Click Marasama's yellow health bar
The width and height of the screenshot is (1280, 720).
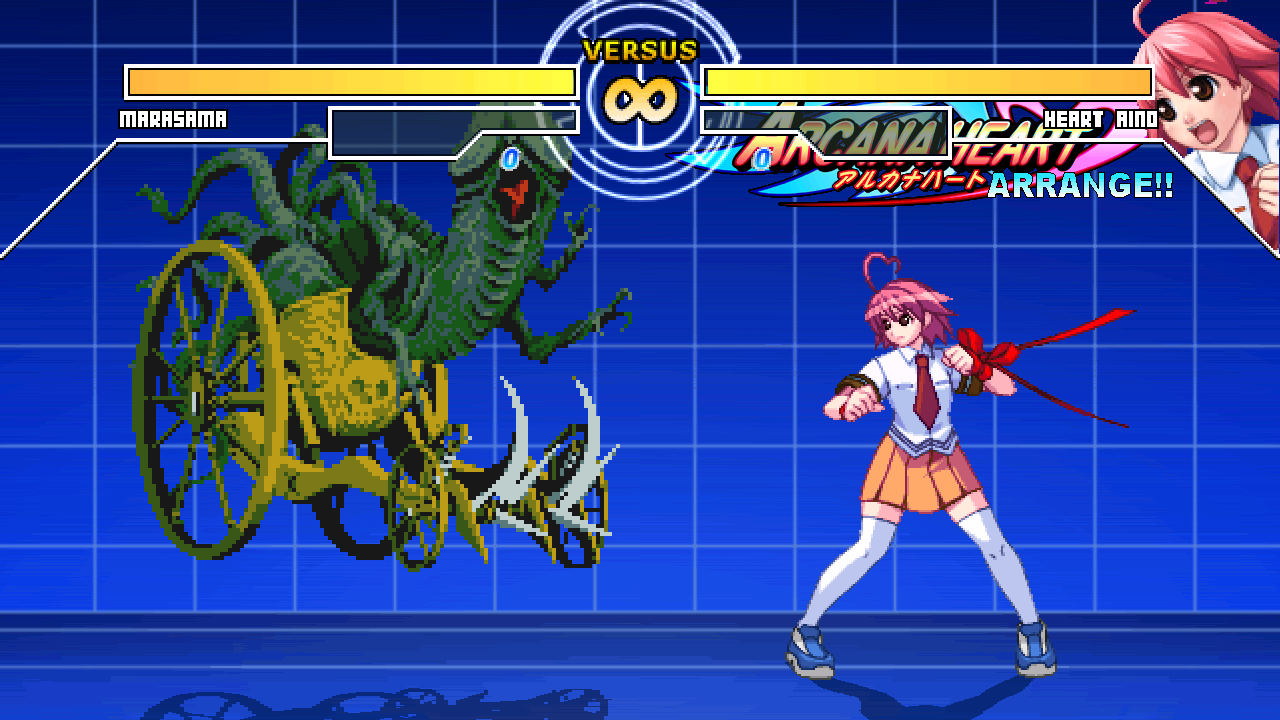tap(350, 78)
